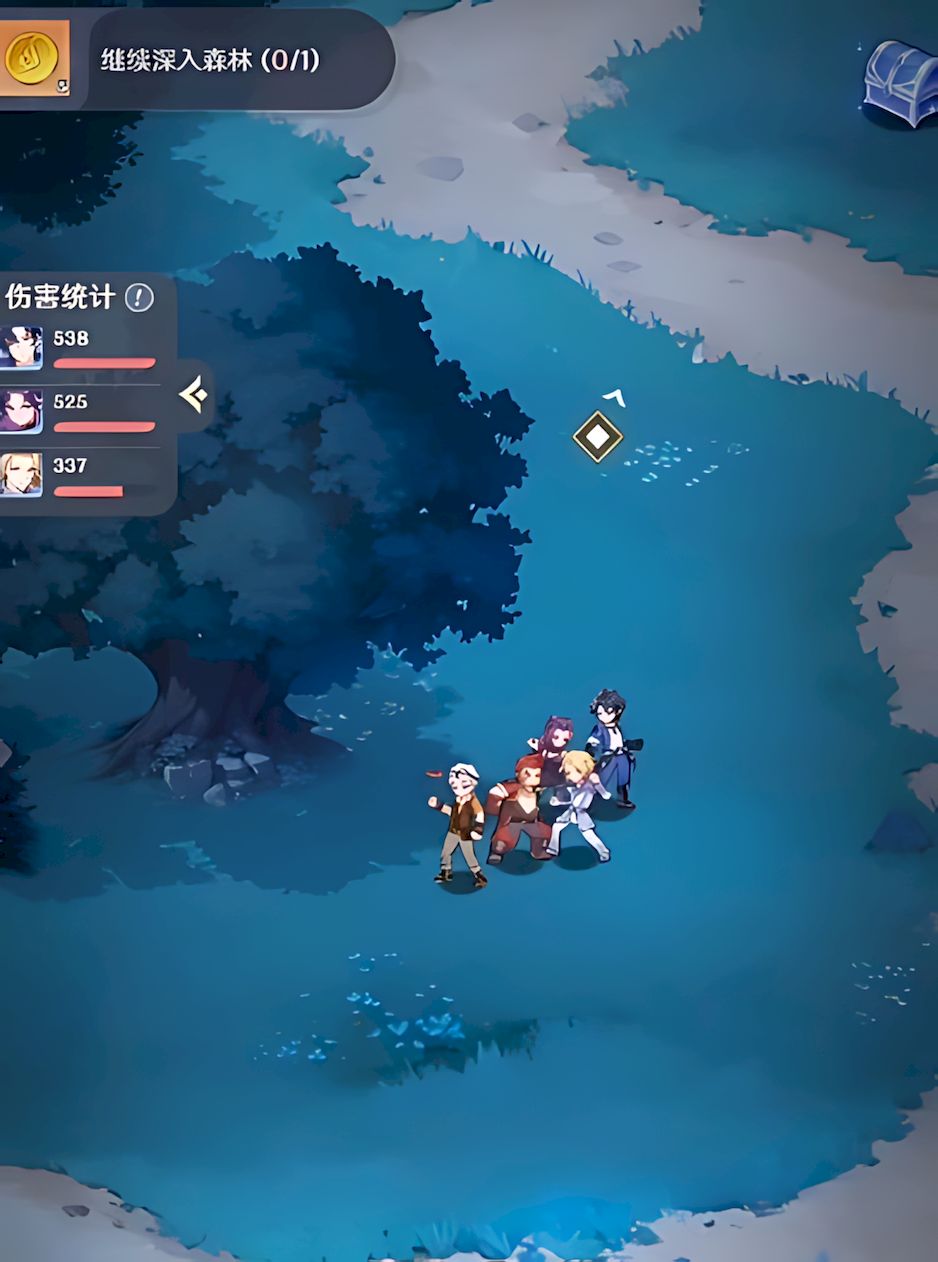Collapse the damage statistics panel
This screenshot has height=1262, width=938.
coord(193,396)
